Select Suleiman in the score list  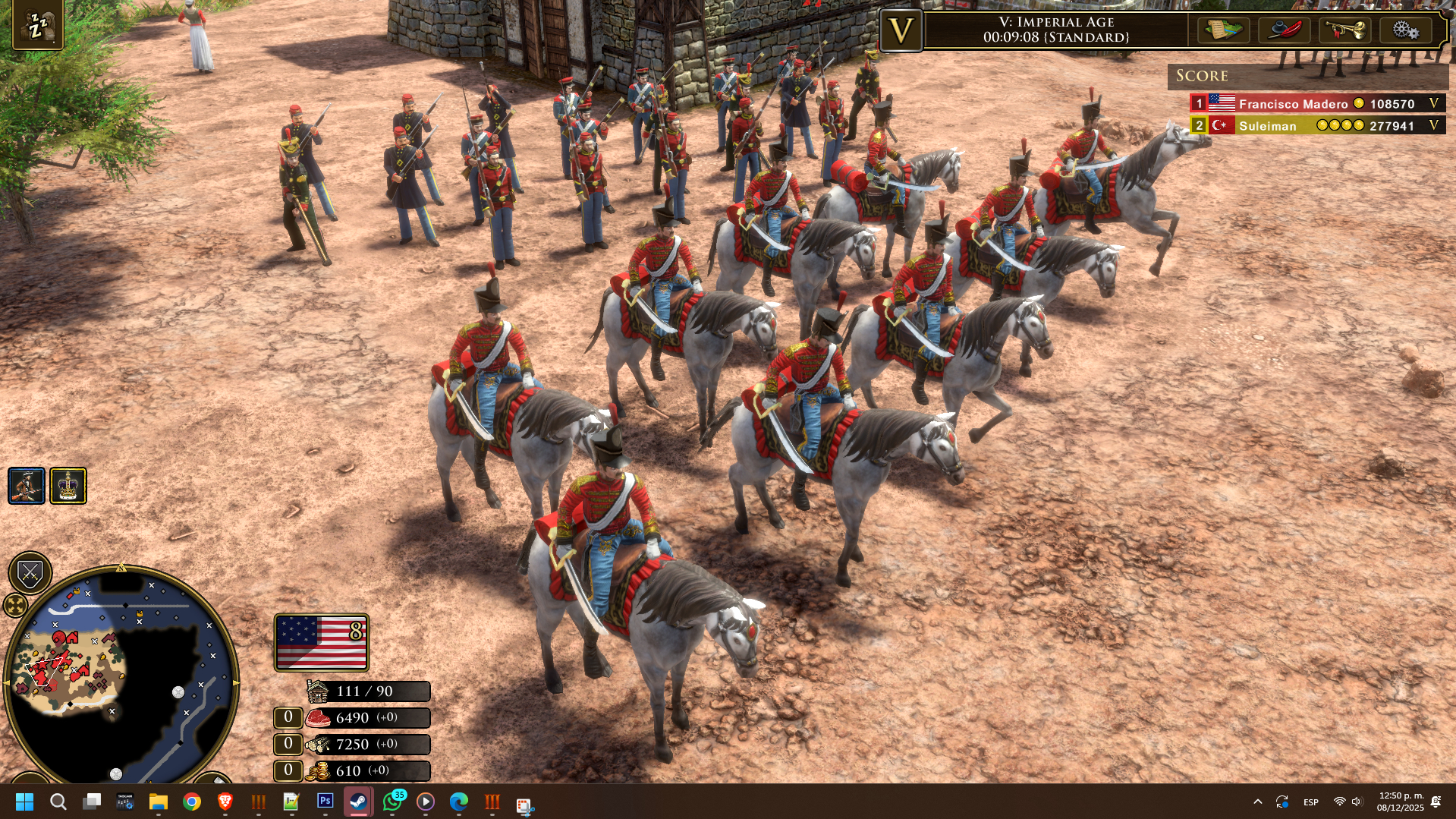[x=1267, y=126]
